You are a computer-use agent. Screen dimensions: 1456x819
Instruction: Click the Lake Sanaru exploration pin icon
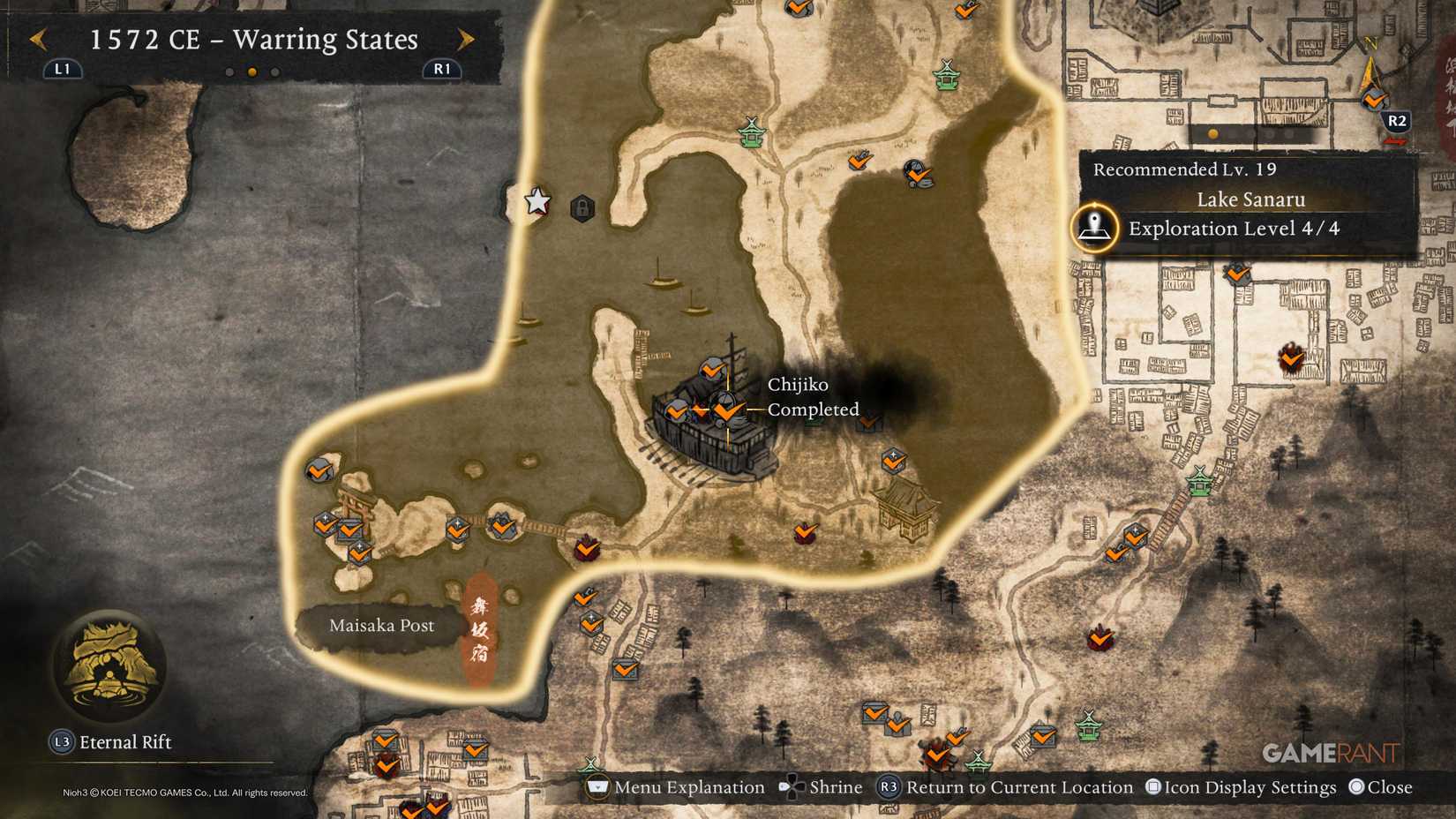(1092, 229)
